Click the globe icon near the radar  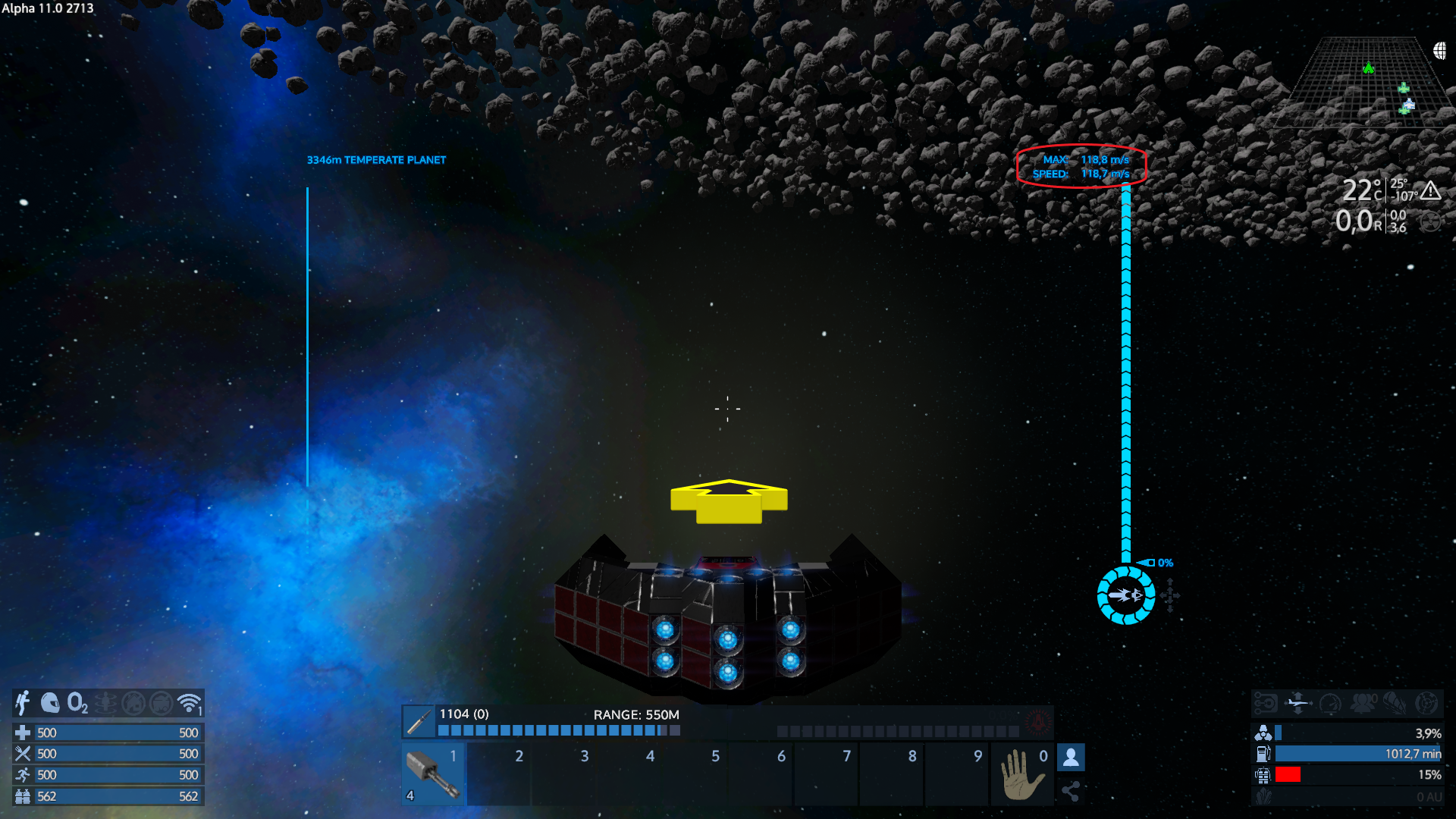tap(1440, 51)
